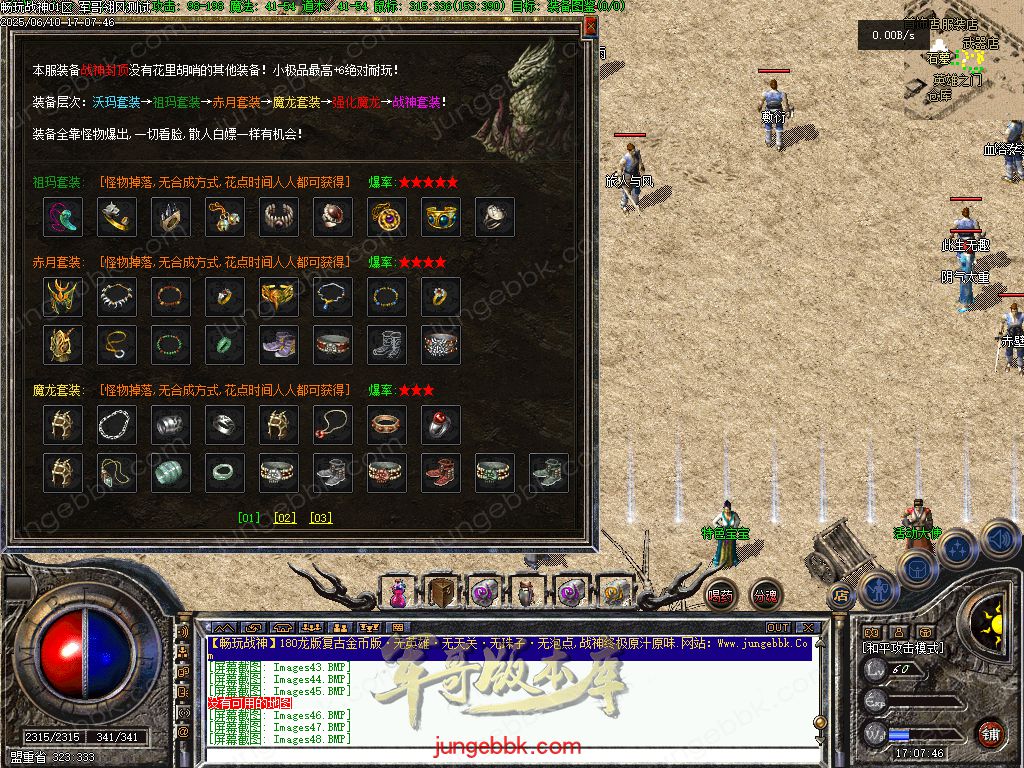The image size is (1024, 768).
Task: Select the red ruby ring Molong item
Action: coord(441,425)
